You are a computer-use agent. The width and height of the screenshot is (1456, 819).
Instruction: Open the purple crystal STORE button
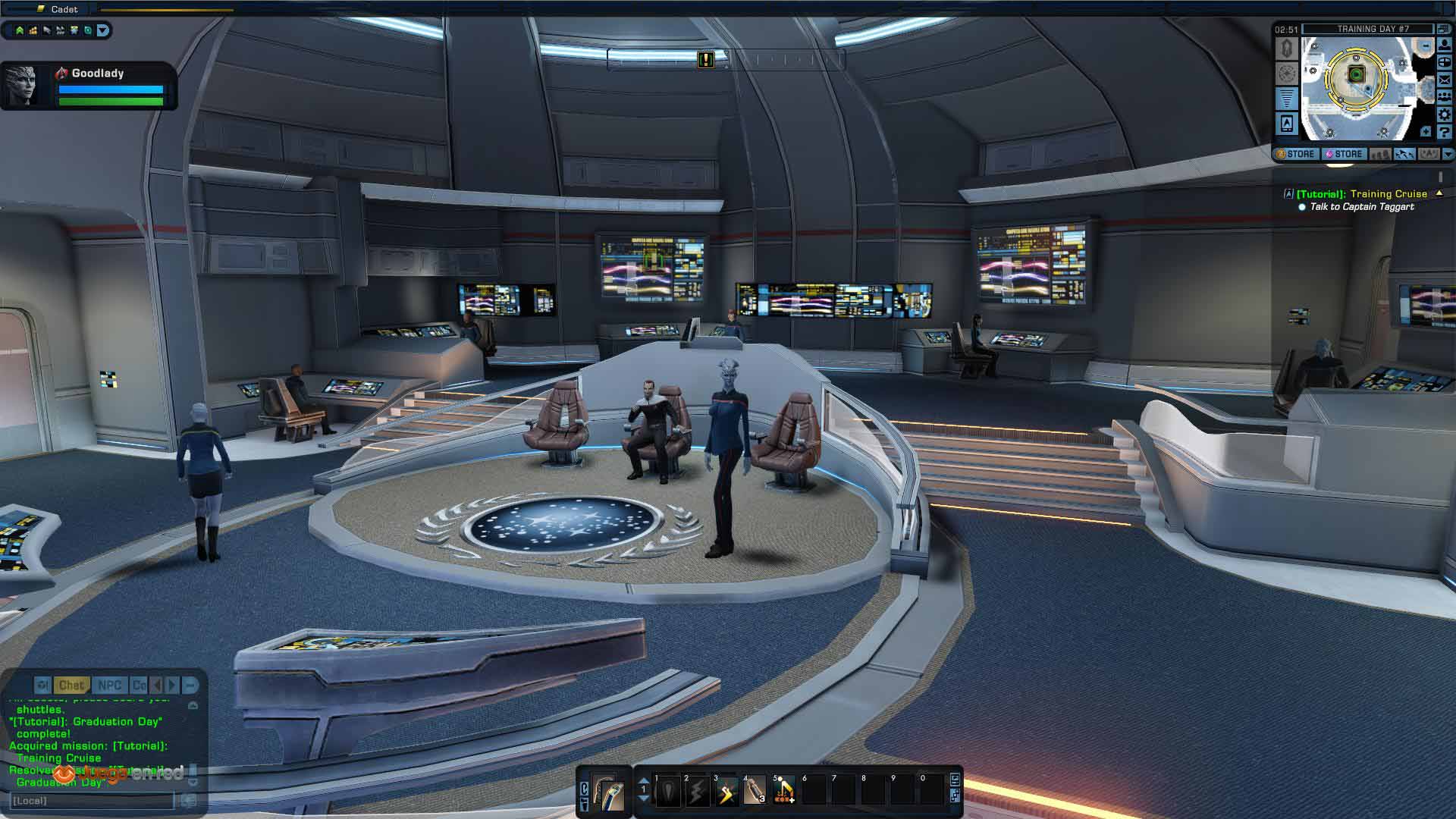[x=1344, y=154]
